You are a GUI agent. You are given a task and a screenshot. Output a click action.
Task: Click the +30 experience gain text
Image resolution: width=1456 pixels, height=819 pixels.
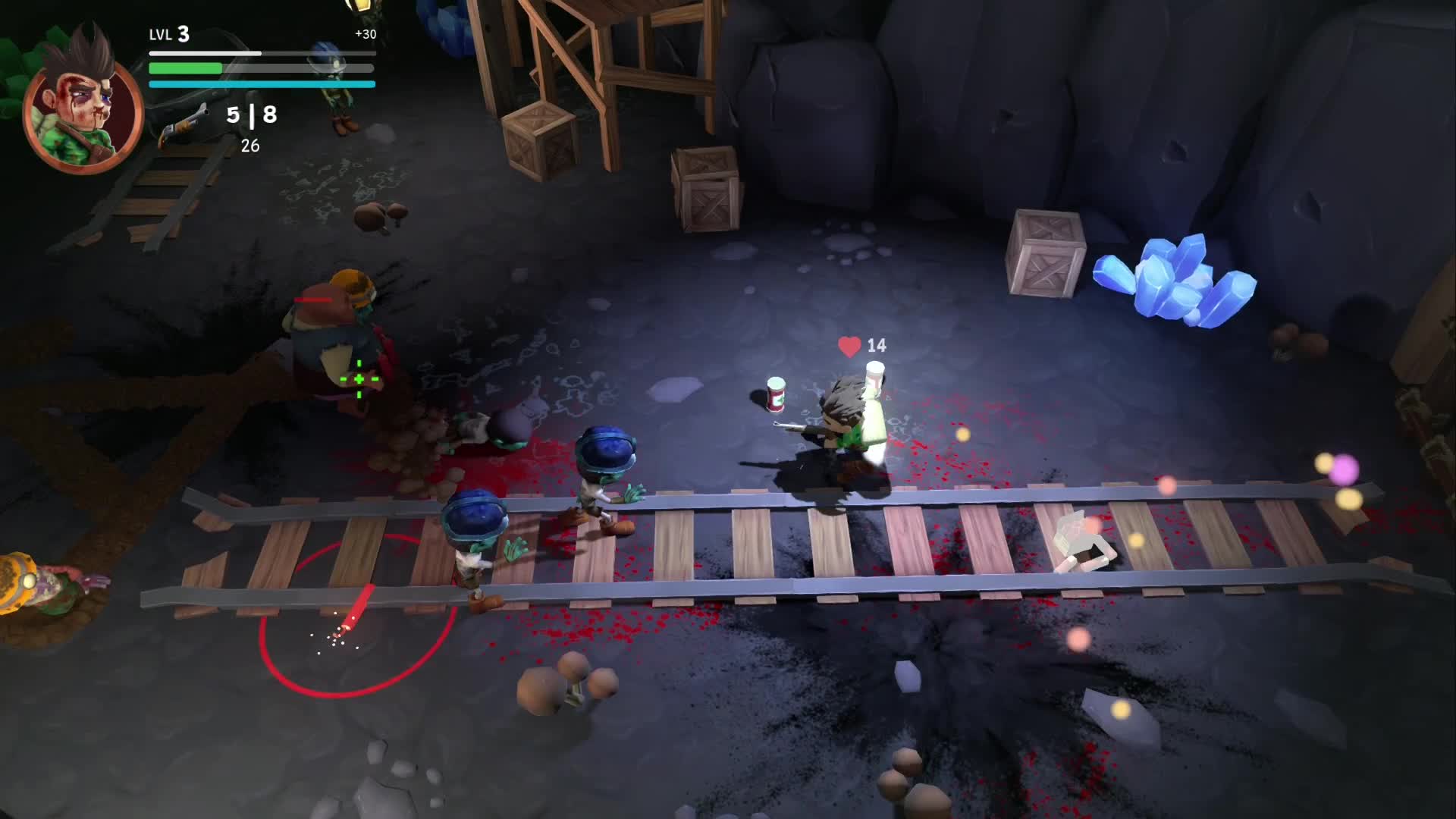366,33
